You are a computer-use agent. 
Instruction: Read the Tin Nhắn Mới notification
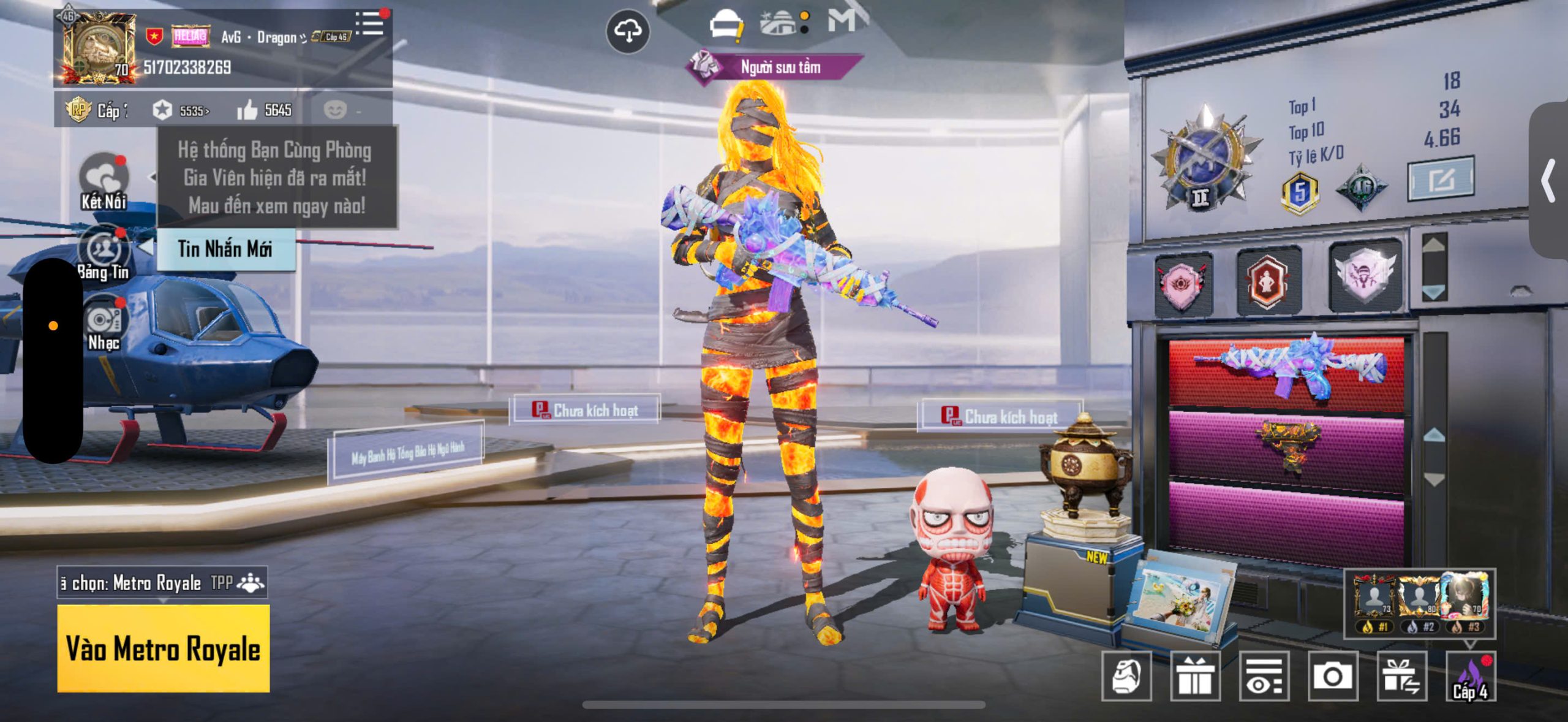[x=225, y=249]
